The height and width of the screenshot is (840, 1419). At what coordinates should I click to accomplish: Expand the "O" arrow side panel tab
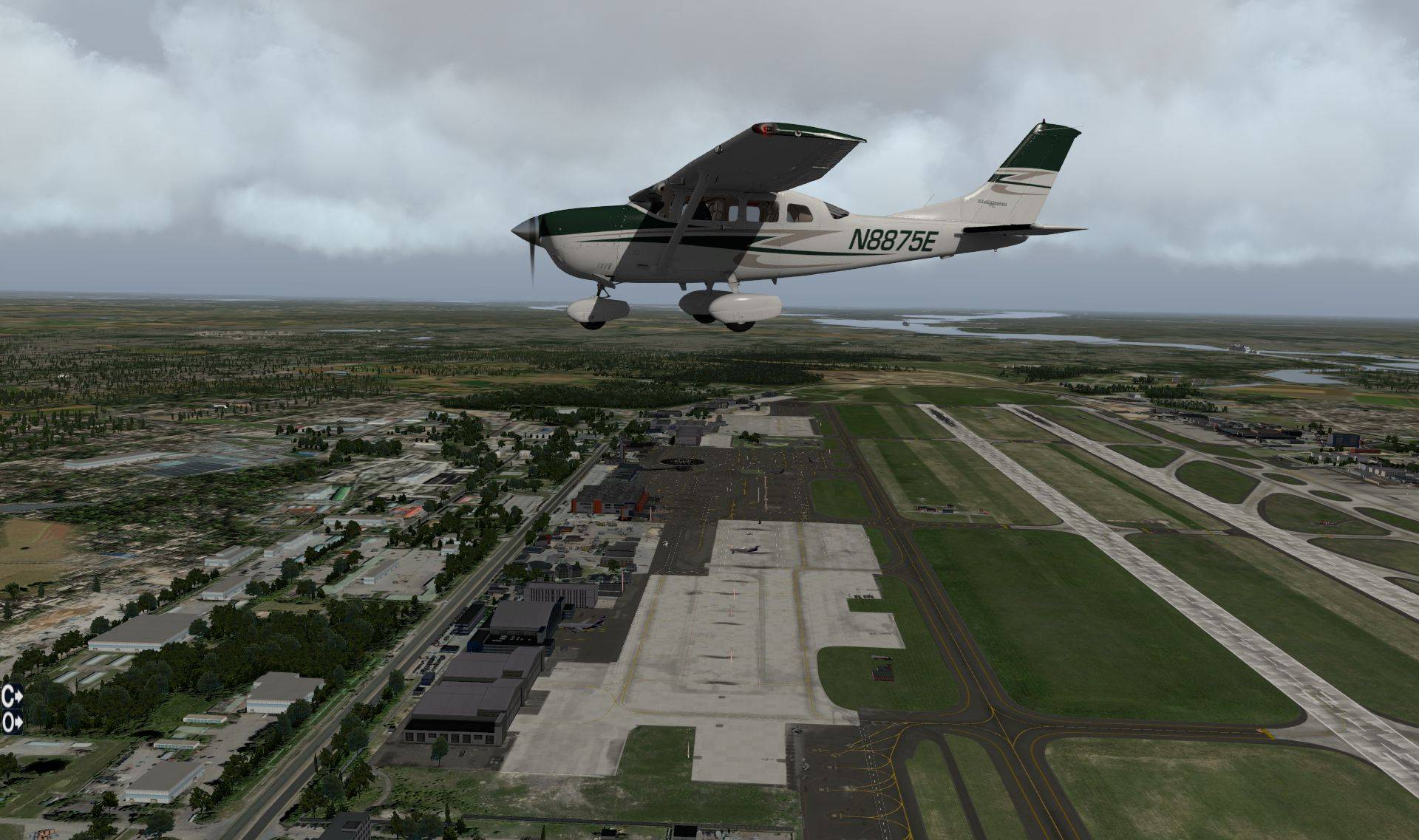(13, 722)
